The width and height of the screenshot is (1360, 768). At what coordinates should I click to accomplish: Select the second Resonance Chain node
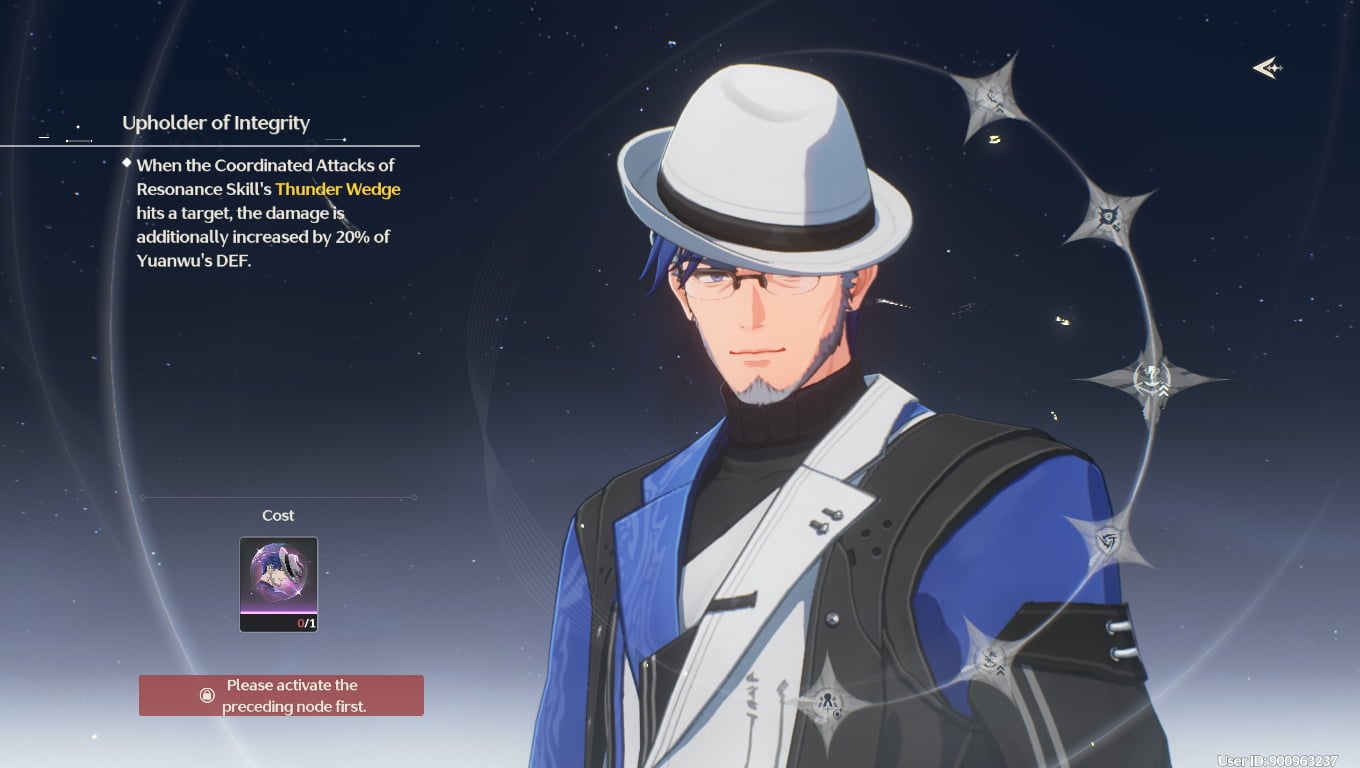pos(1109,215)
